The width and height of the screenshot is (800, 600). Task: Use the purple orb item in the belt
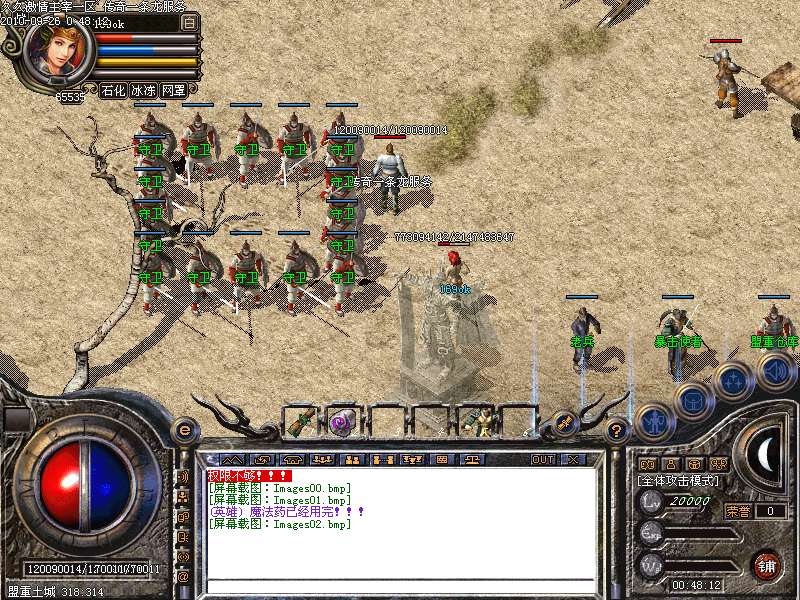[x=343, y=422]
